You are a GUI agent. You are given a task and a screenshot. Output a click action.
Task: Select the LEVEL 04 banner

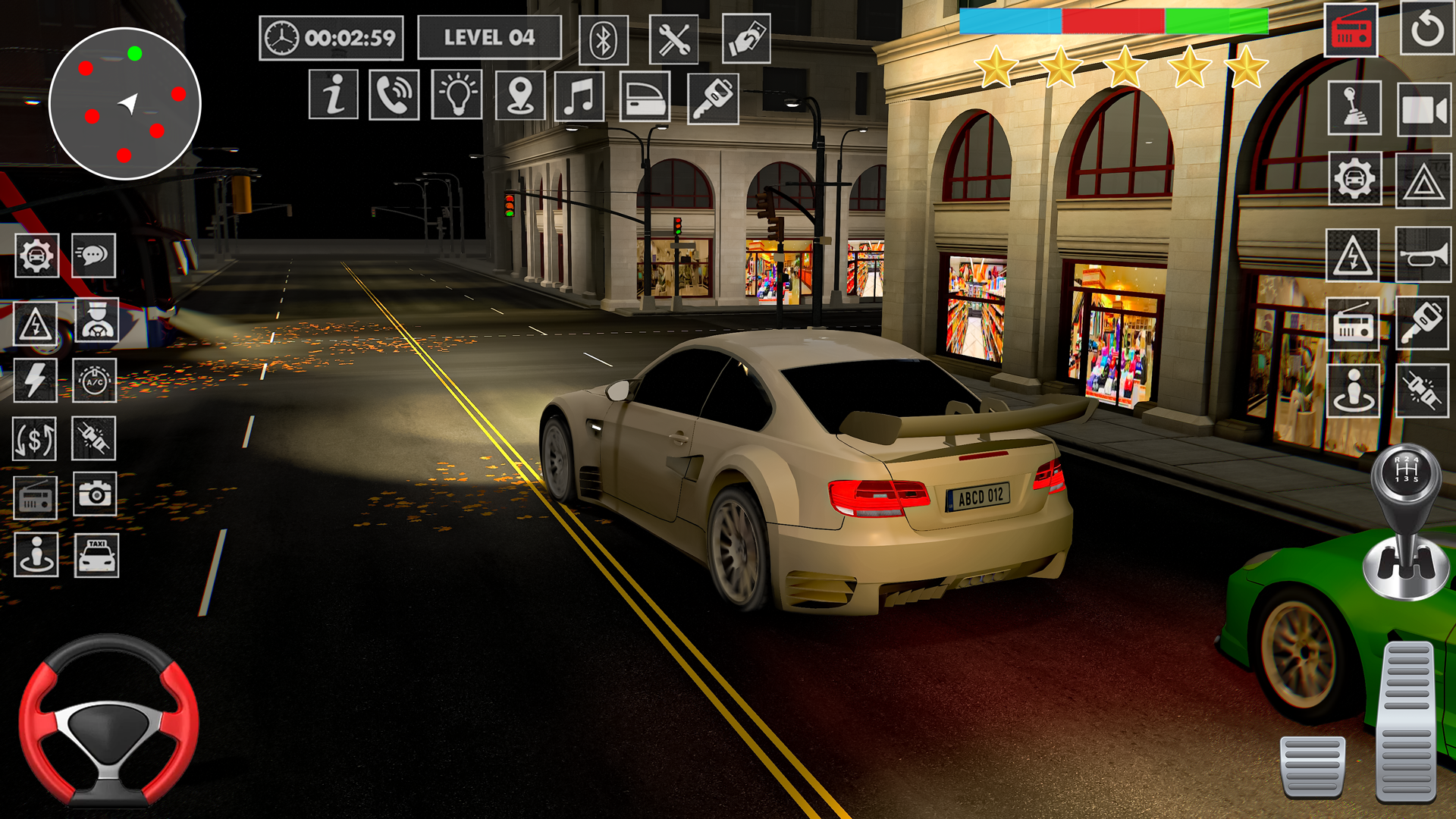(x=489, y=36)
